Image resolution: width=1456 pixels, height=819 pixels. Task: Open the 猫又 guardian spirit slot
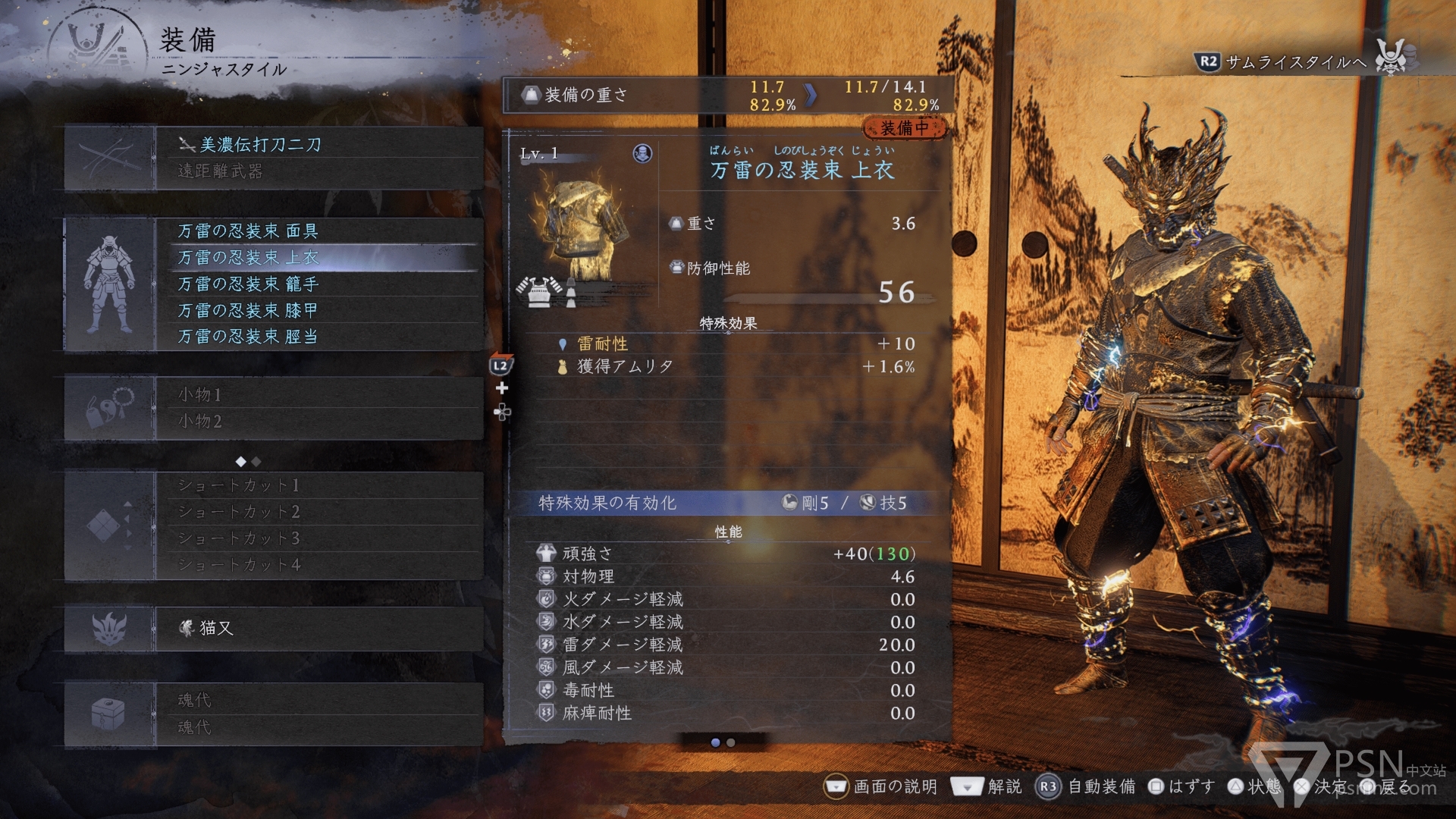coord(318,628)
